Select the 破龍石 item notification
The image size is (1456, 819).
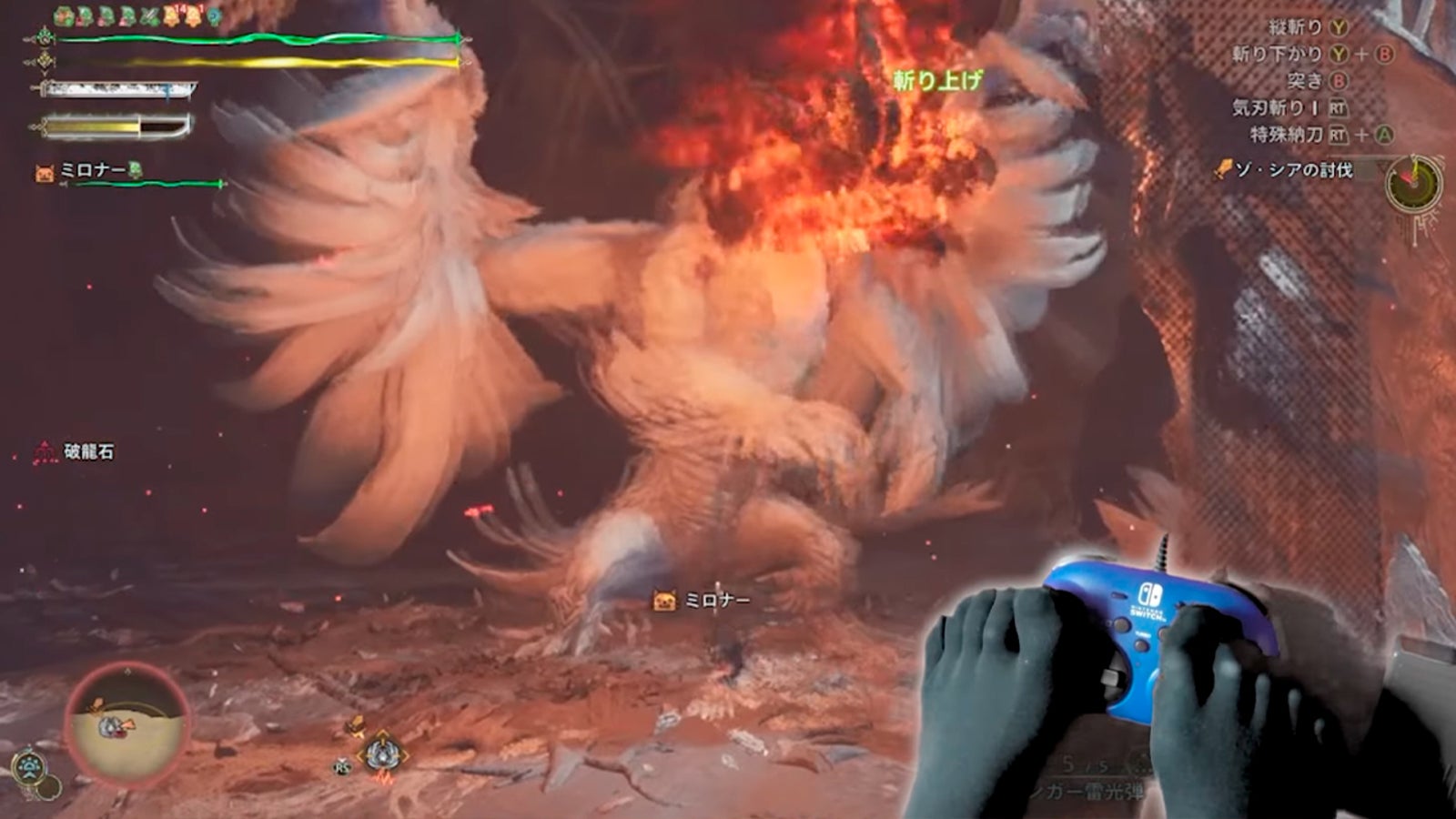87,451
